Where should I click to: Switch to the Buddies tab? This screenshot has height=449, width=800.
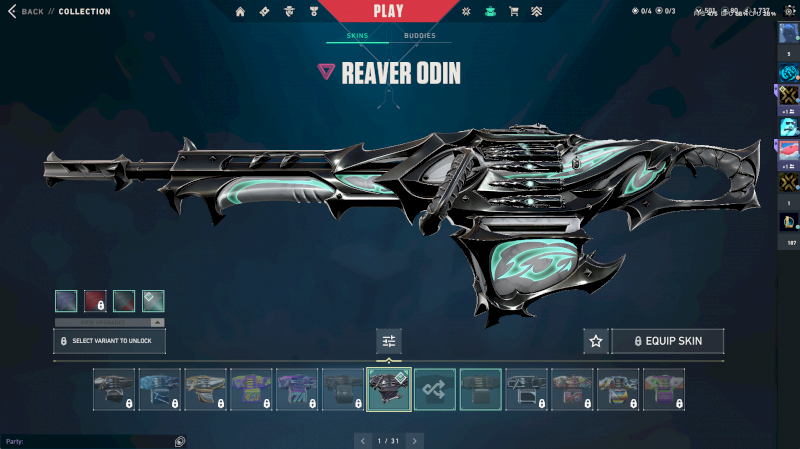pos(419,36)
